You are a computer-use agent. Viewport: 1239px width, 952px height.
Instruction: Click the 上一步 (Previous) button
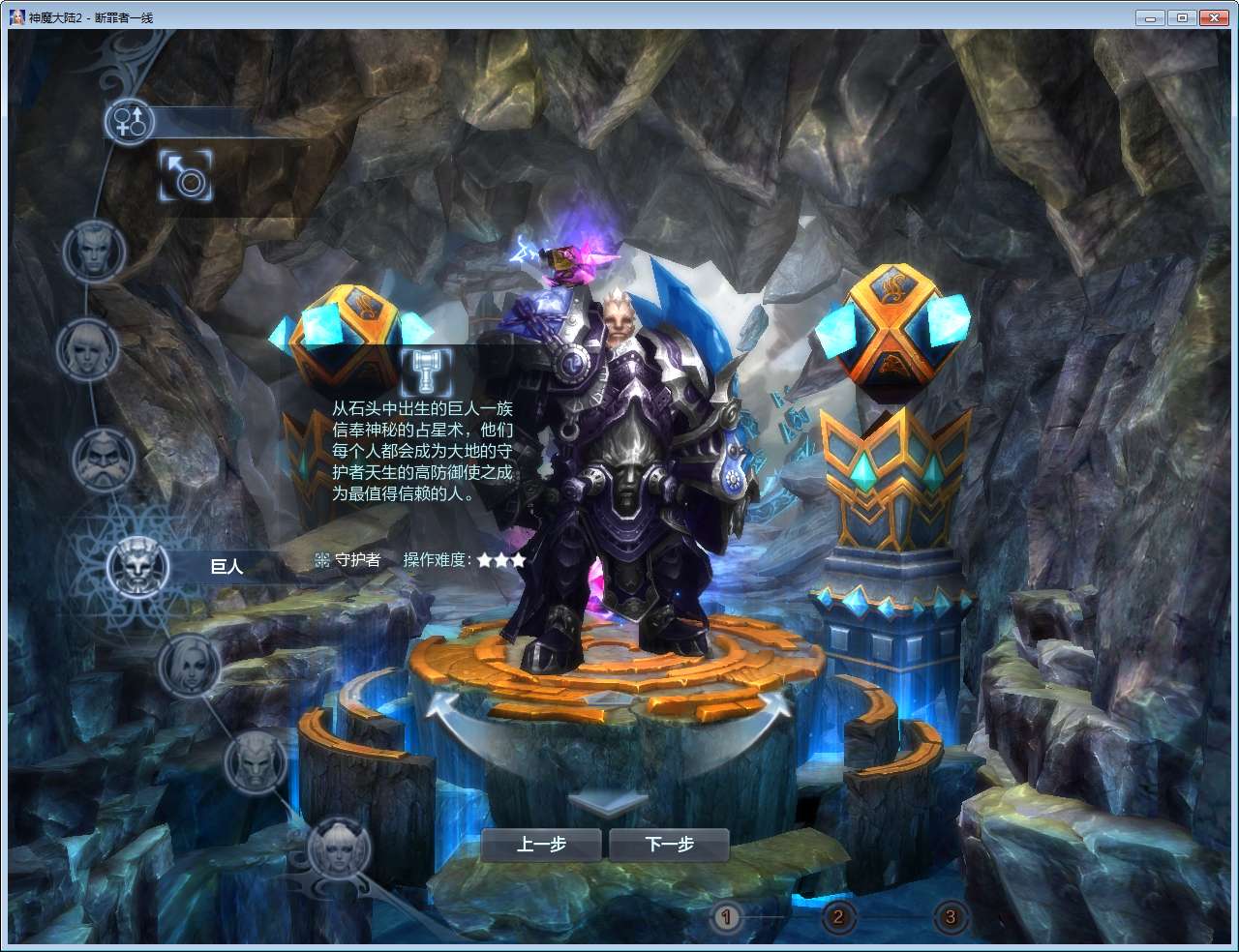click(543, 844)
